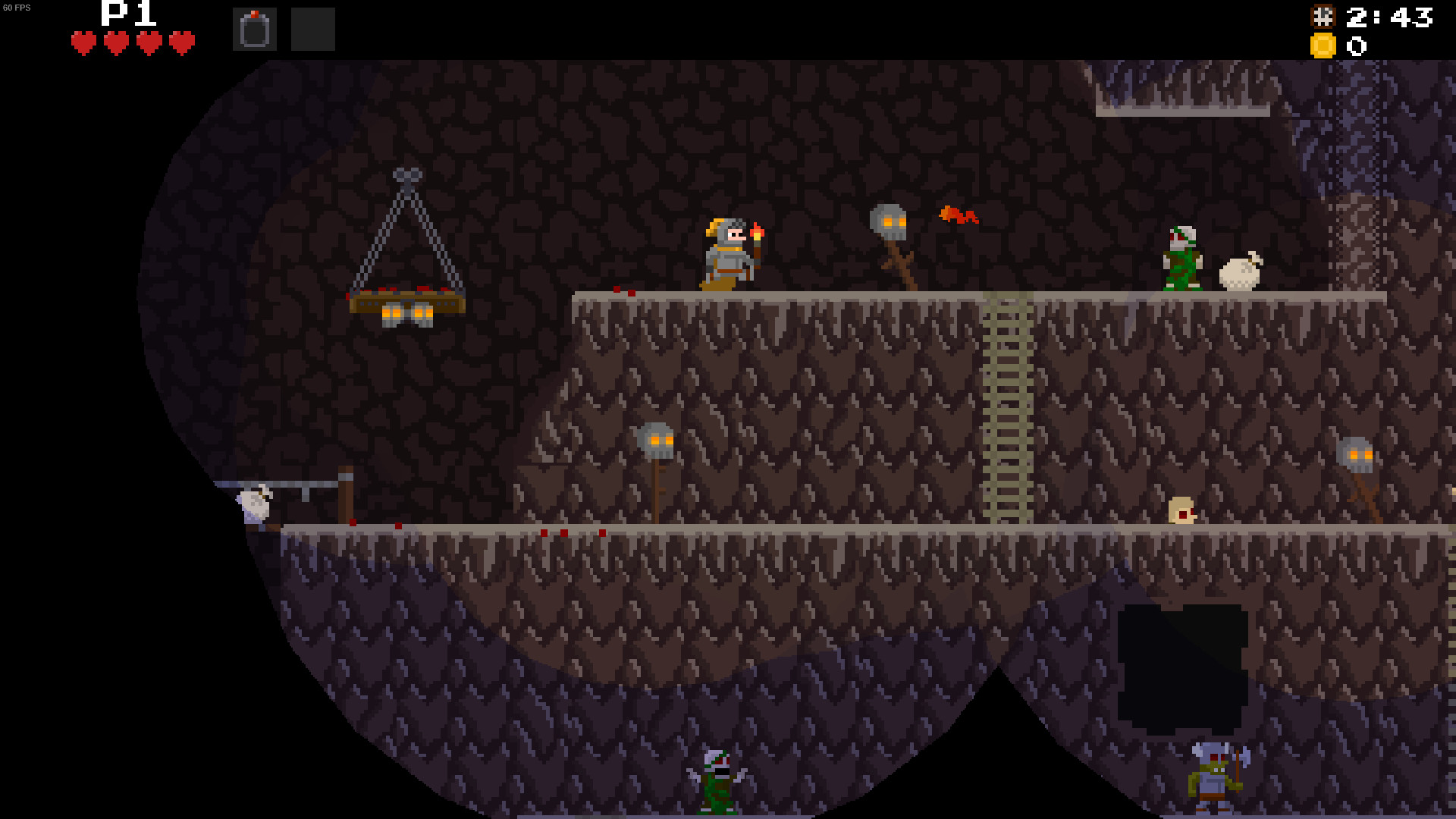1456x819 pixels.
Task: Click the skull-topped torch near the knight
Action: click(889, 220)
